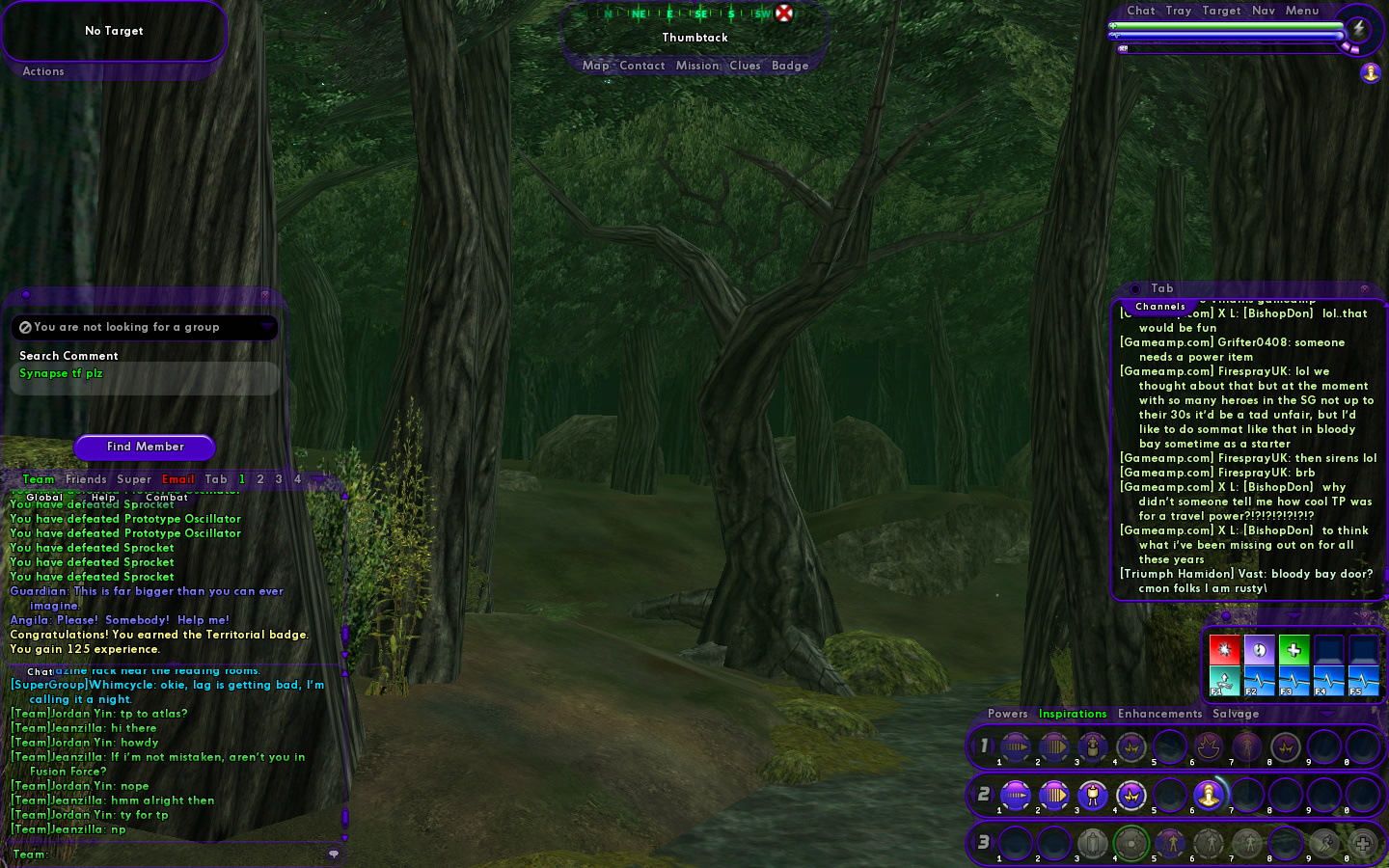Image resolution: width=1389 pixels, height=868 pixels.
Task: Open the Channels tab in the right chat window
Action: [x=1160, y=307]
